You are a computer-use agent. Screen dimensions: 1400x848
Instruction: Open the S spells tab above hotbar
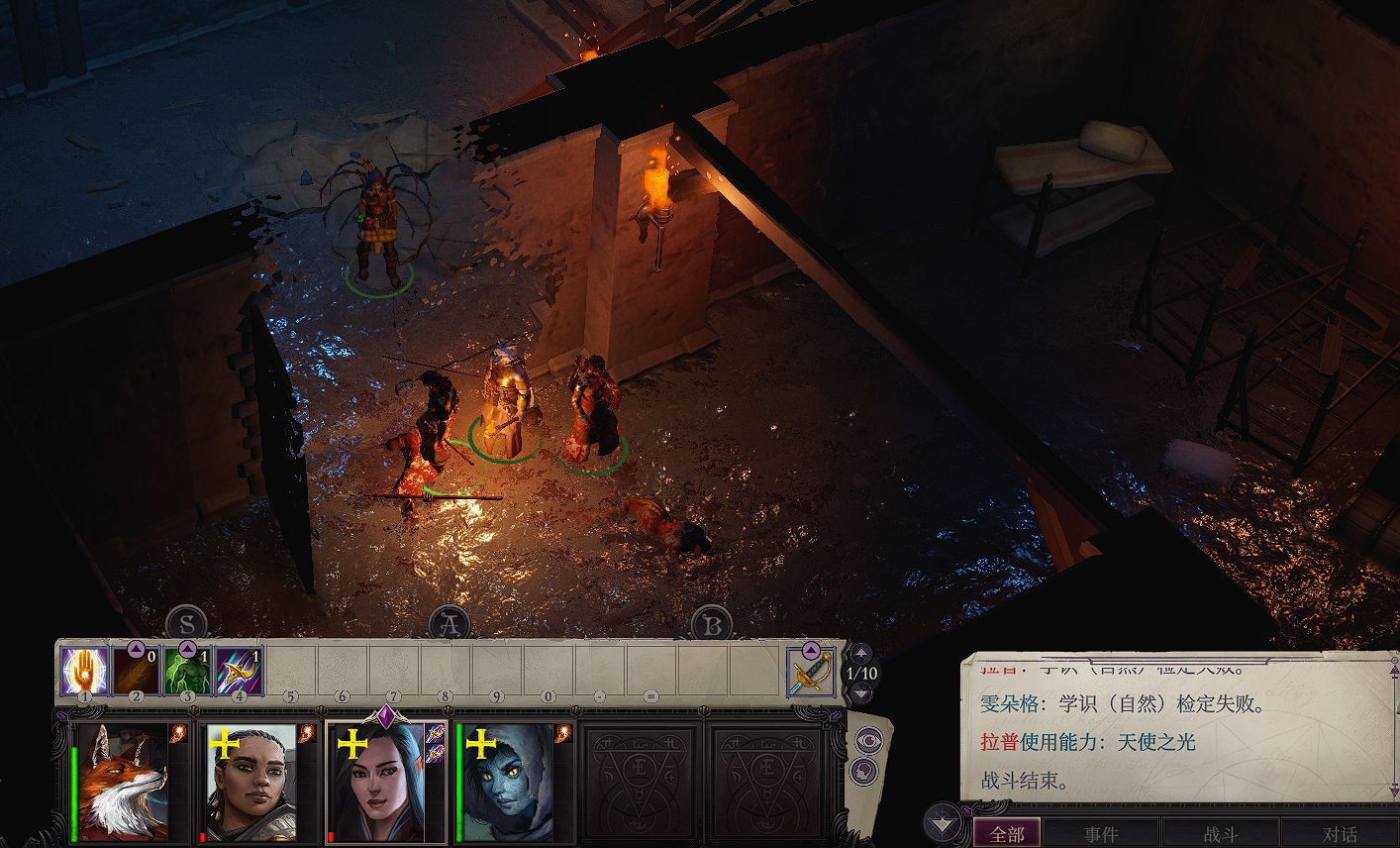click(x=187, y=625)
